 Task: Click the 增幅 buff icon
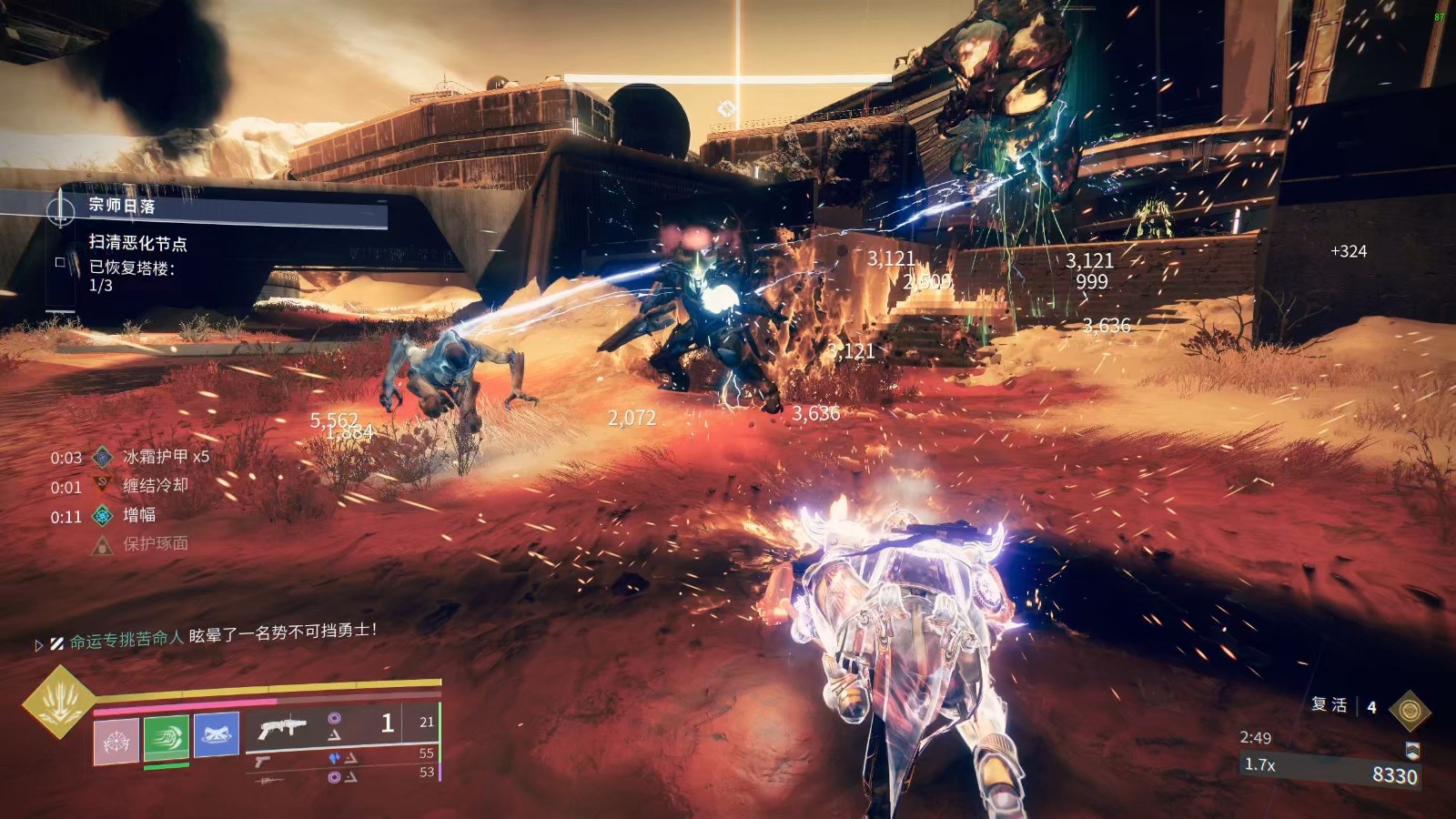tap(104, 515)
